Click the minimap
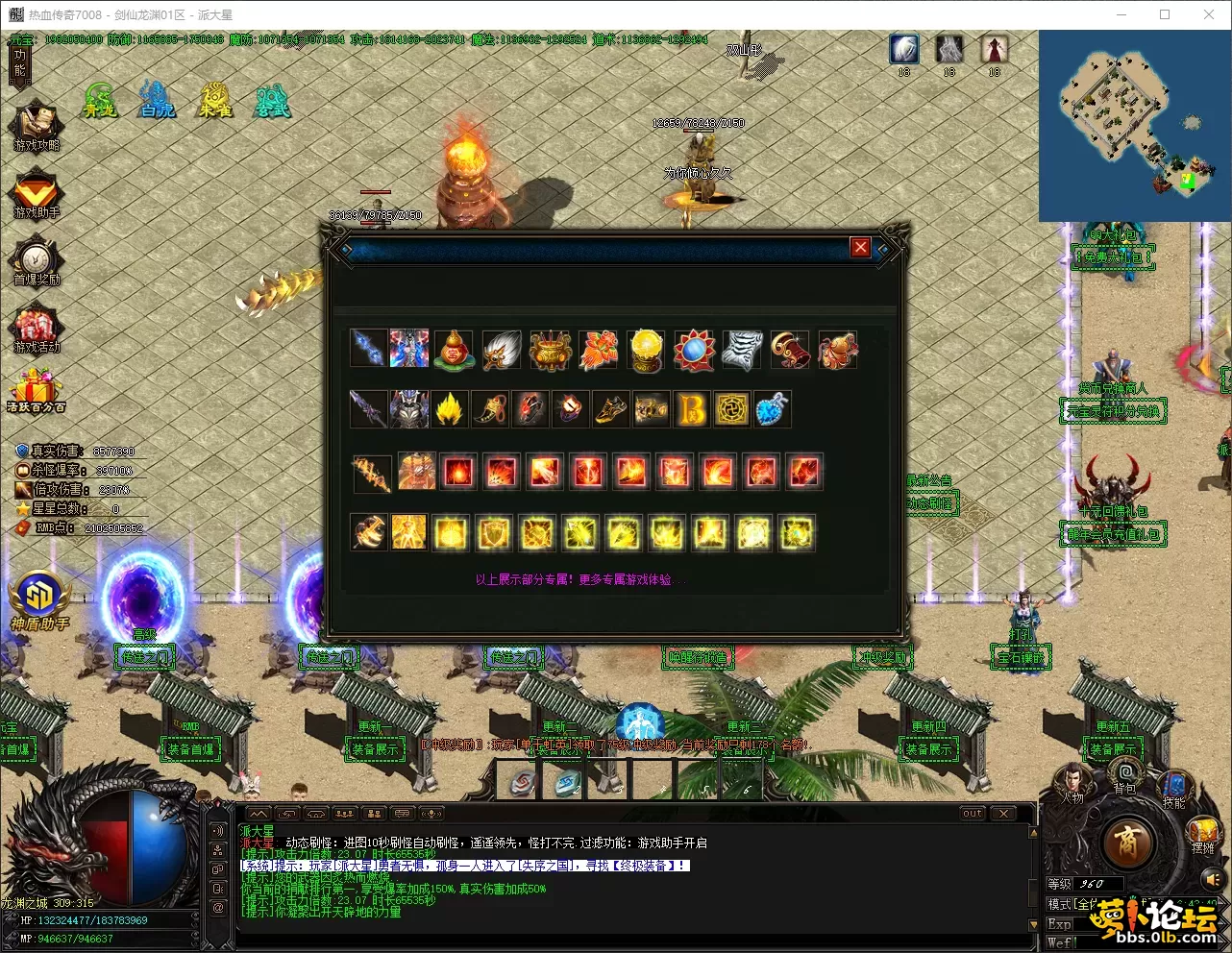Viewport: 1232px width, 953px height. coord(1134,125)
